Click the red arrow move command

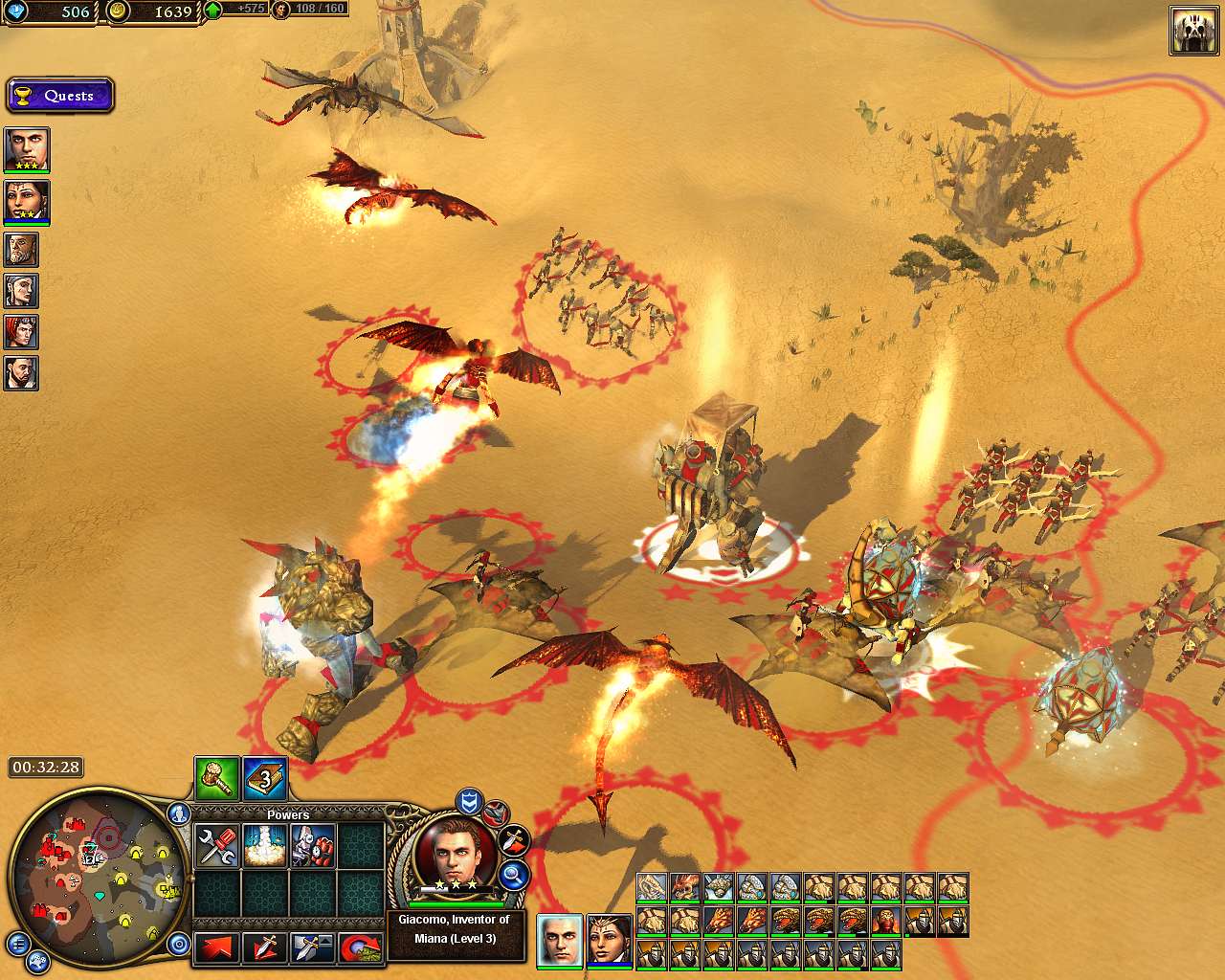tap(217, 947)
